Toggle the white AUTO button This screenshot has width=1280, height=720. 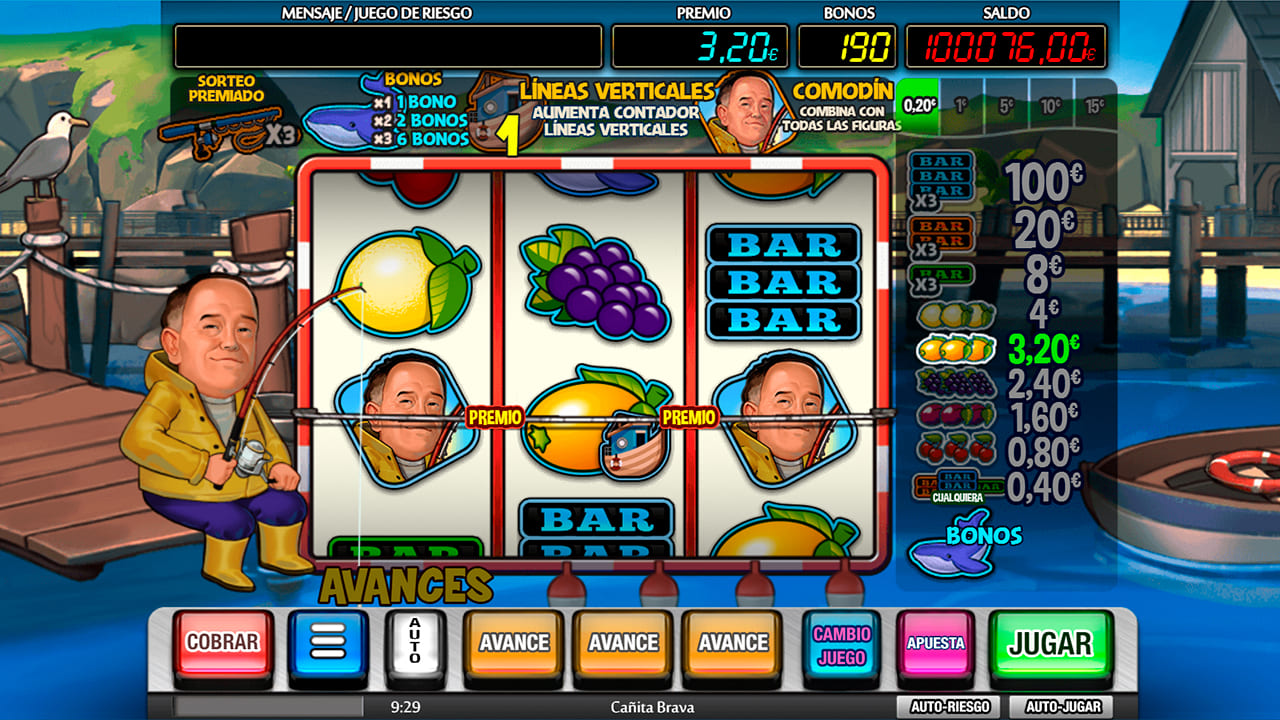tap(414, 643)
